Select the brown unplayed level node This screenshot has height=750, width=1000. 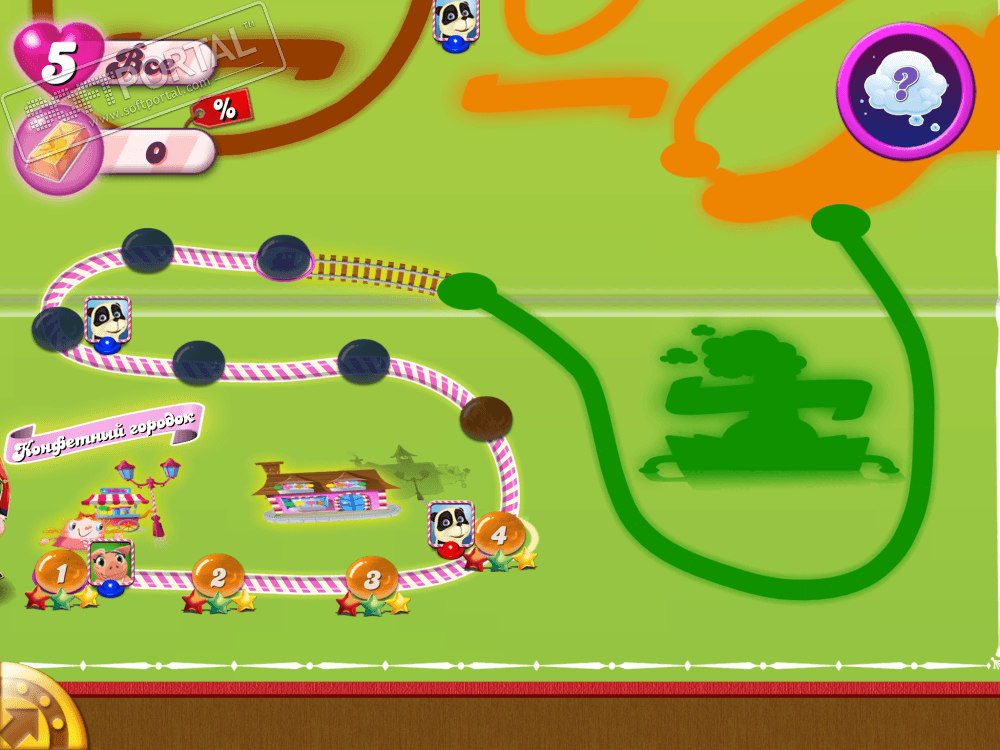pyautogui.click(x=486, y=418)
